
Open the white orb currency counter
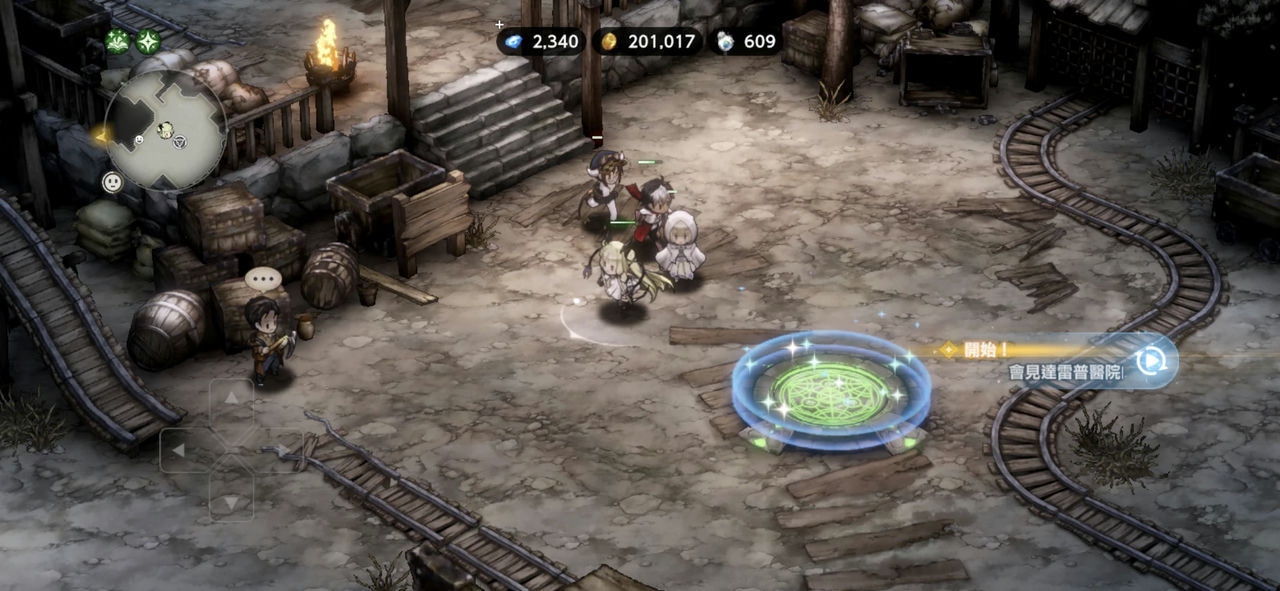pos(745,41)
